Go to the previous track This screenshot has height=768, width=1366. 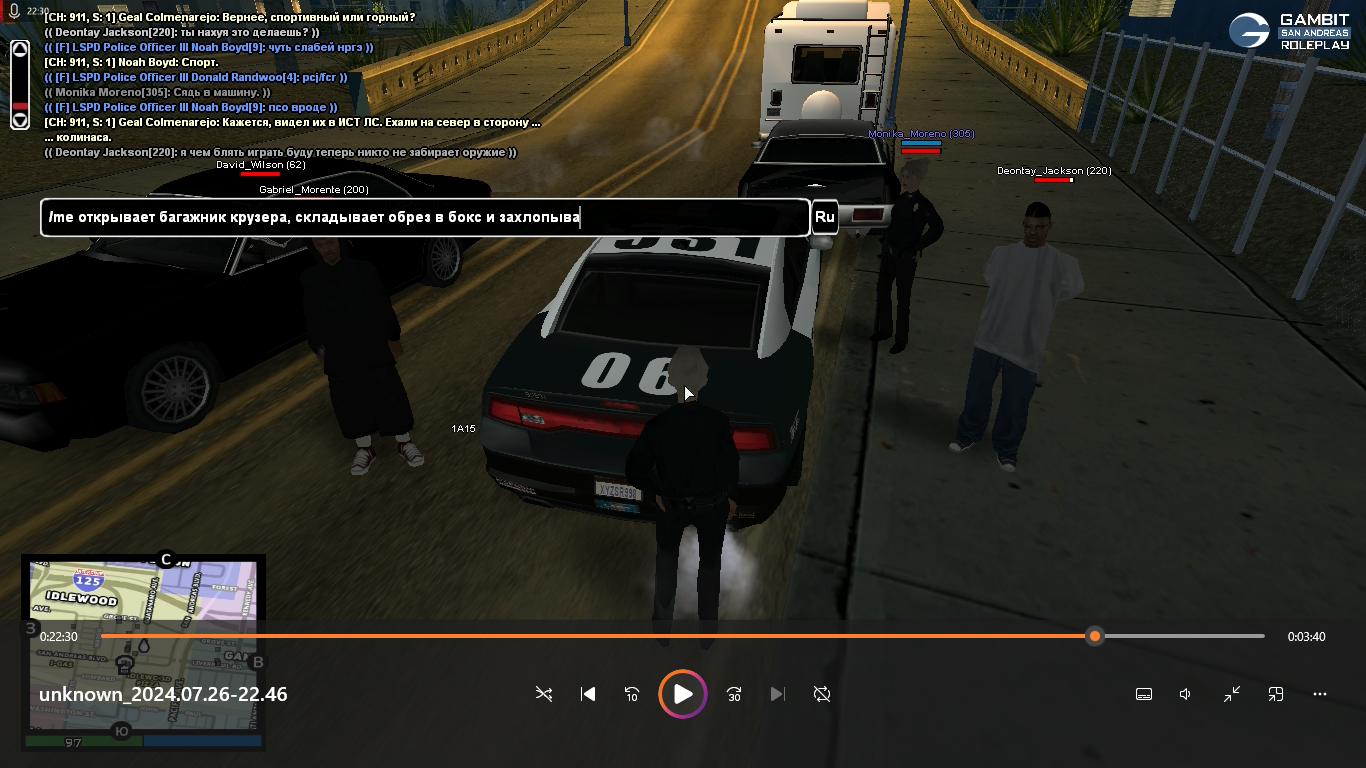588,694
